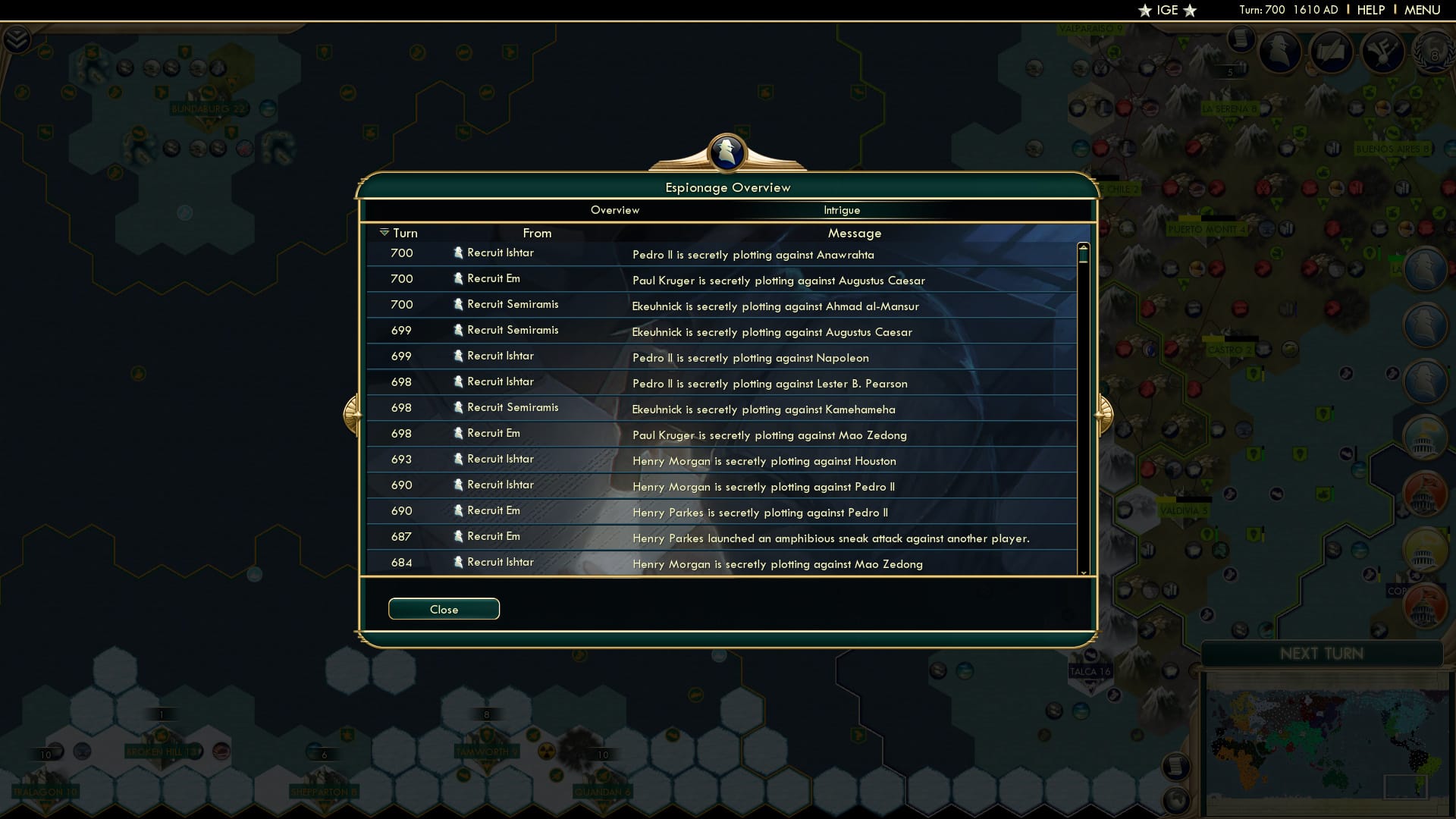1456x819 pixels.
Task: Click the scroll-down arrow below the intrigue list
Action: point(1084,573)
